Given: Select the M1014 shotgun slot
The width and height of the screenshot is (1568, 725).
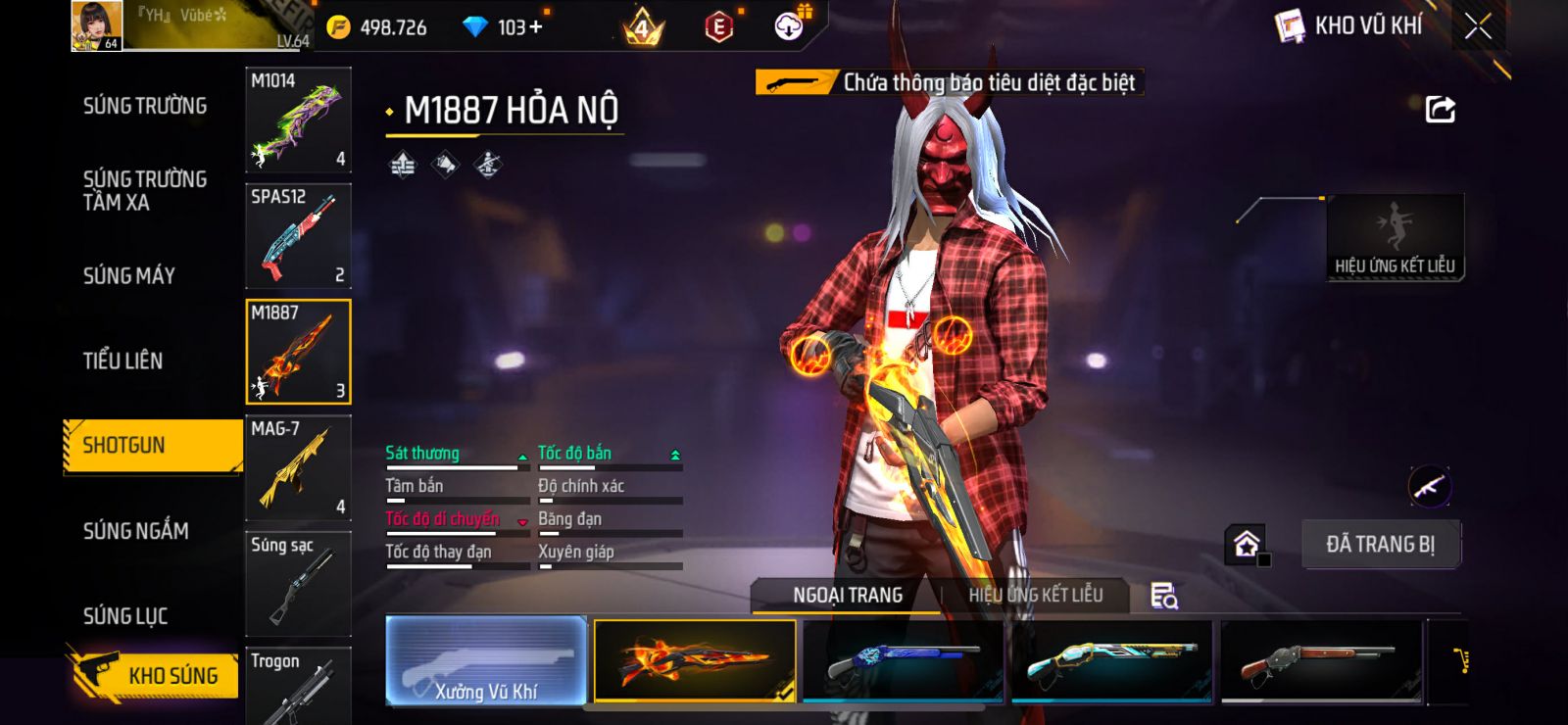Looking at the screenshot, I should tap(298, 120).
